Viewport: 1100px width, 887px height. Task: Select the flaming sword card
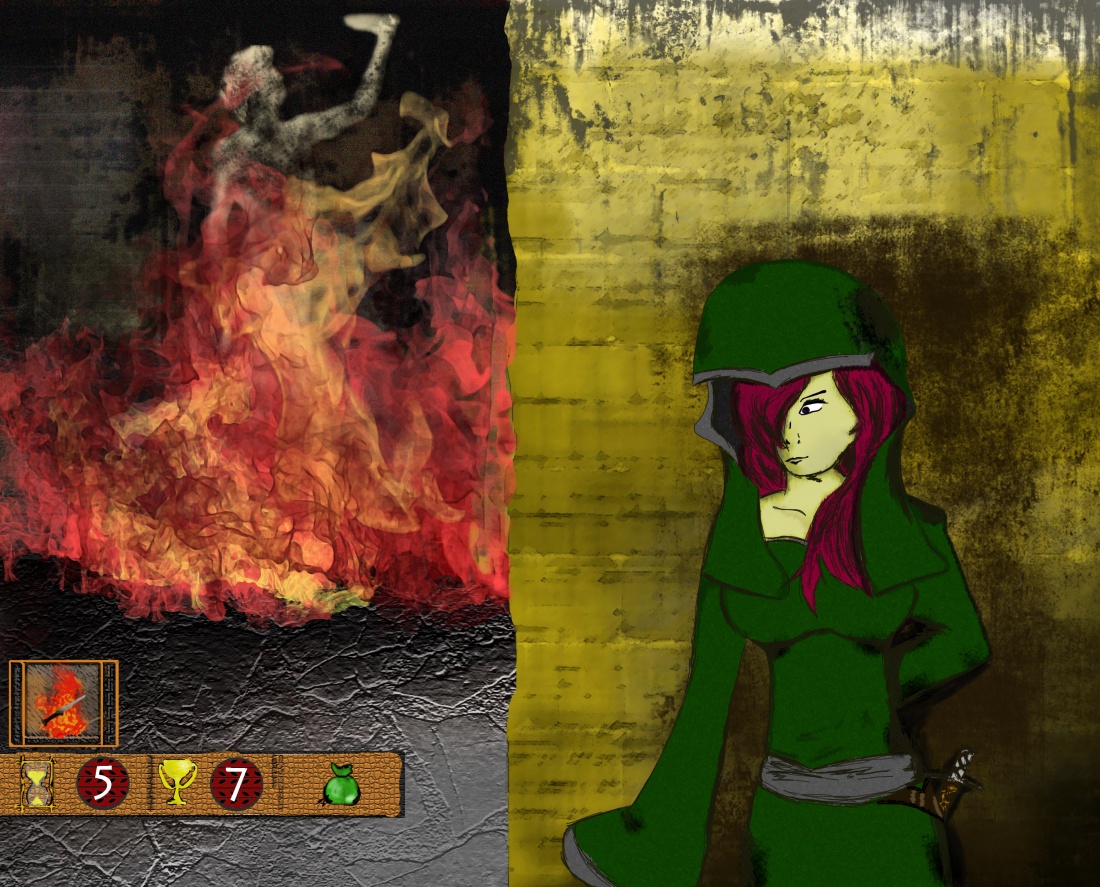(63, 703)
